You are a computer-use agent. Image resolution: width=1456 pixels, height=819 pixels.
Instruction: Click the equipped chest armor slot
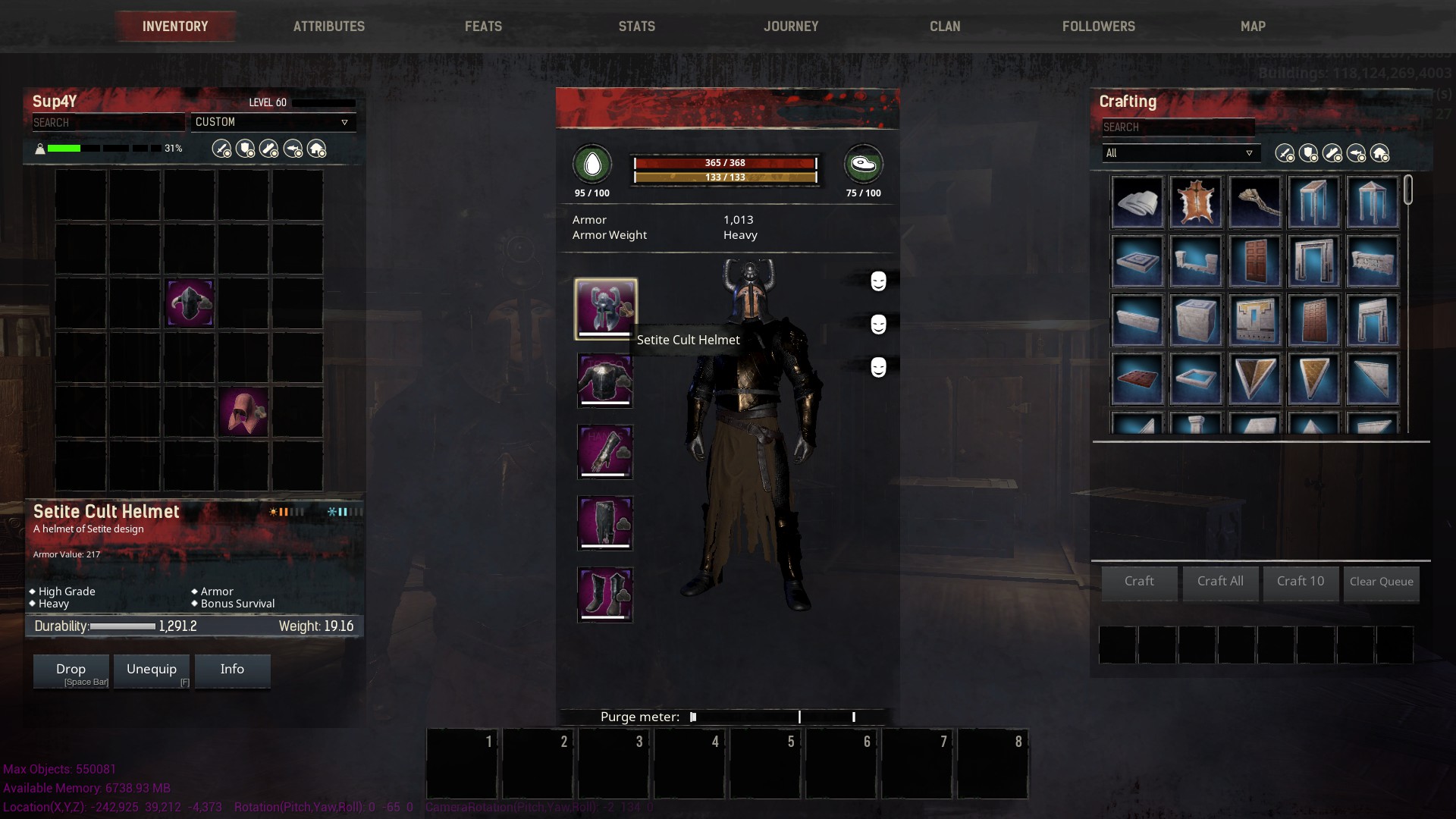point(605,381)
